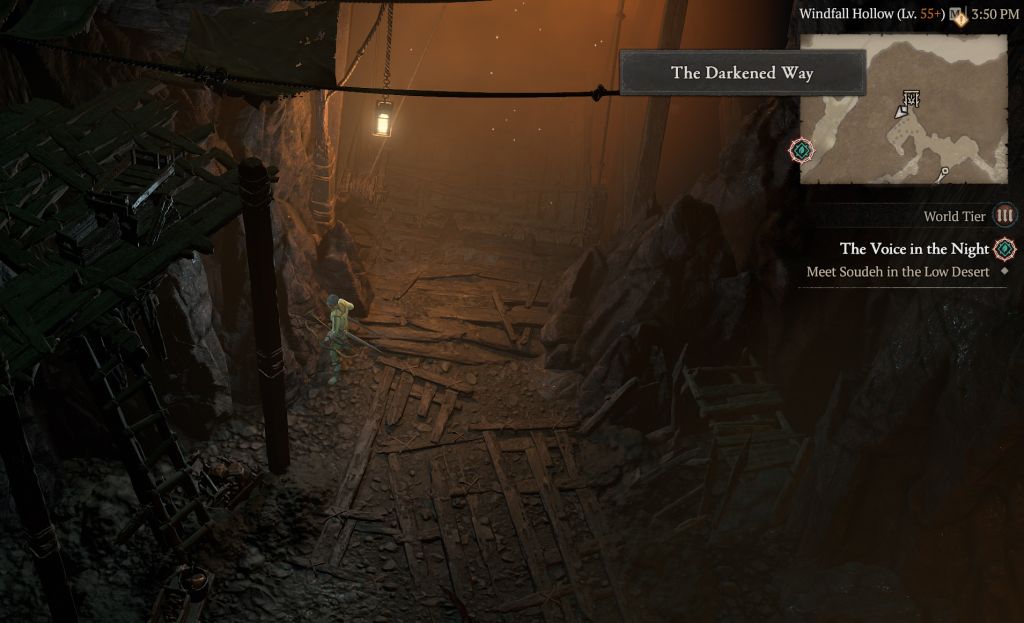Click the map alert icon beside Windfall Hollow
This screenshot has width=1024, height=623.
(x=957, y=15)
